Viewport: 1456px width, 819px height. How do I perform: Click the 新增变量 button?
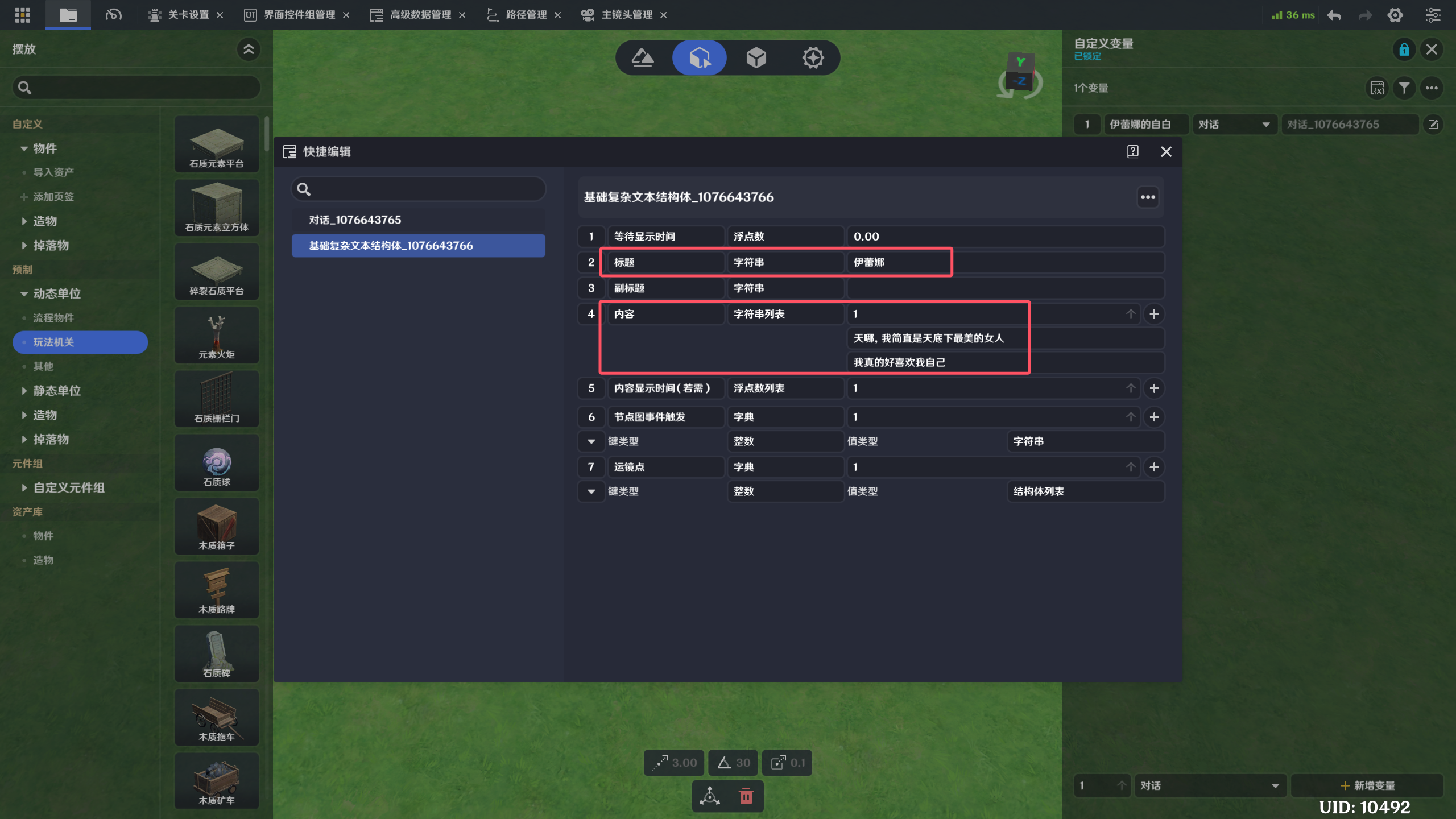(x=1367, y=785)
